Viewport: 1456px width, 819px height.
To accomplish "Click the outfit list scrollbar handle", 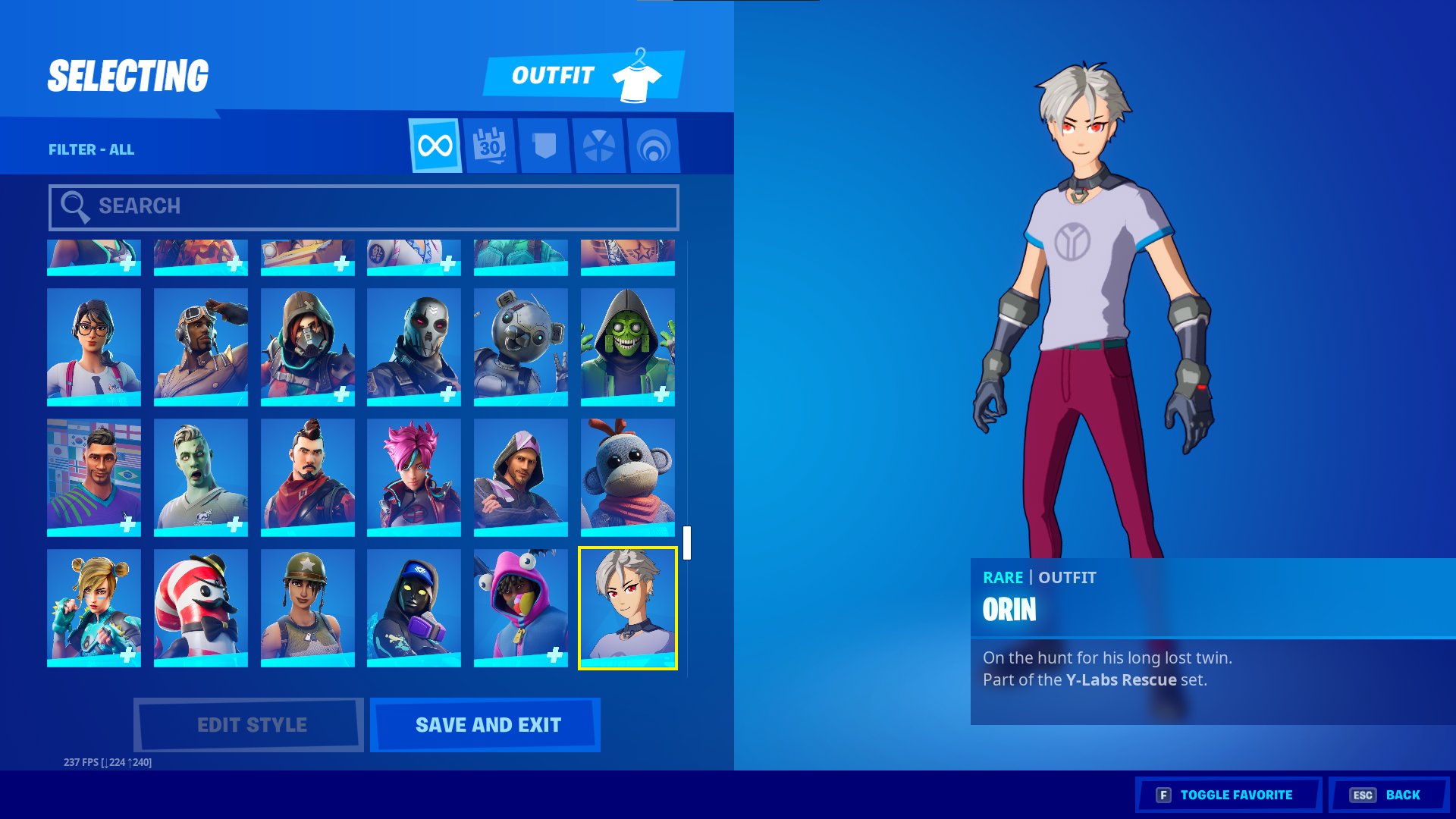I will [687, 543].
